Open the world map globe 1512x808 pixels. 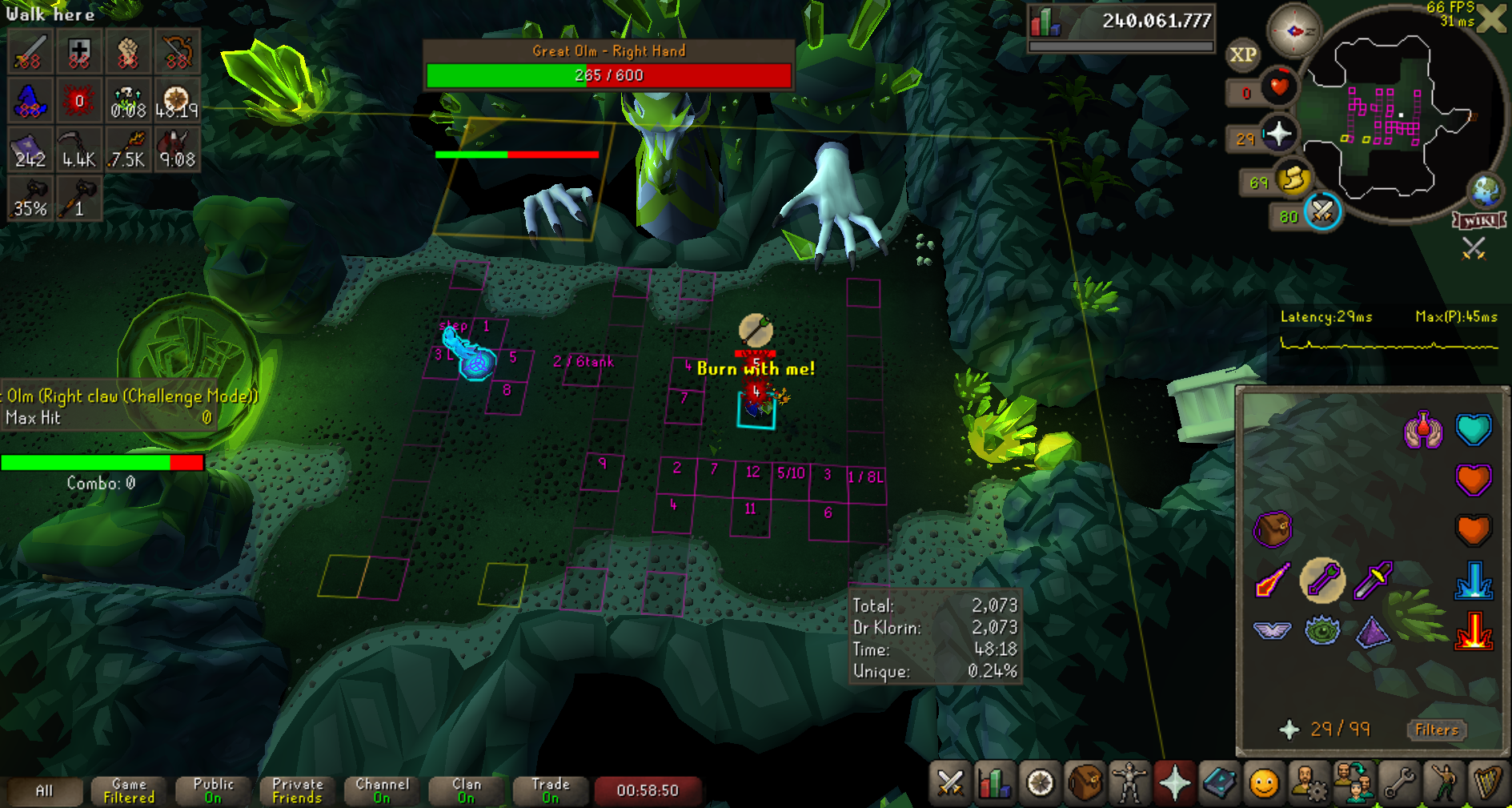[1486, 191]
